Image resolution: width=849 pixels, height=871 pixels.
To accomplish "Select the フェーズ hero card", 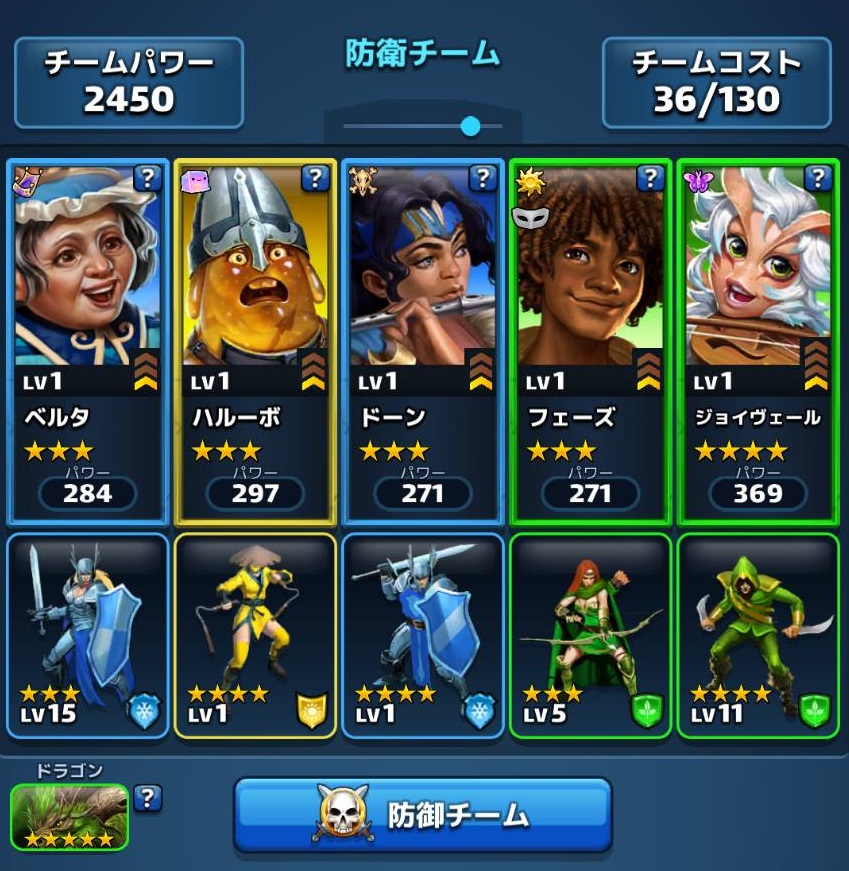I will pyautogui.click(x=590, y=340).
